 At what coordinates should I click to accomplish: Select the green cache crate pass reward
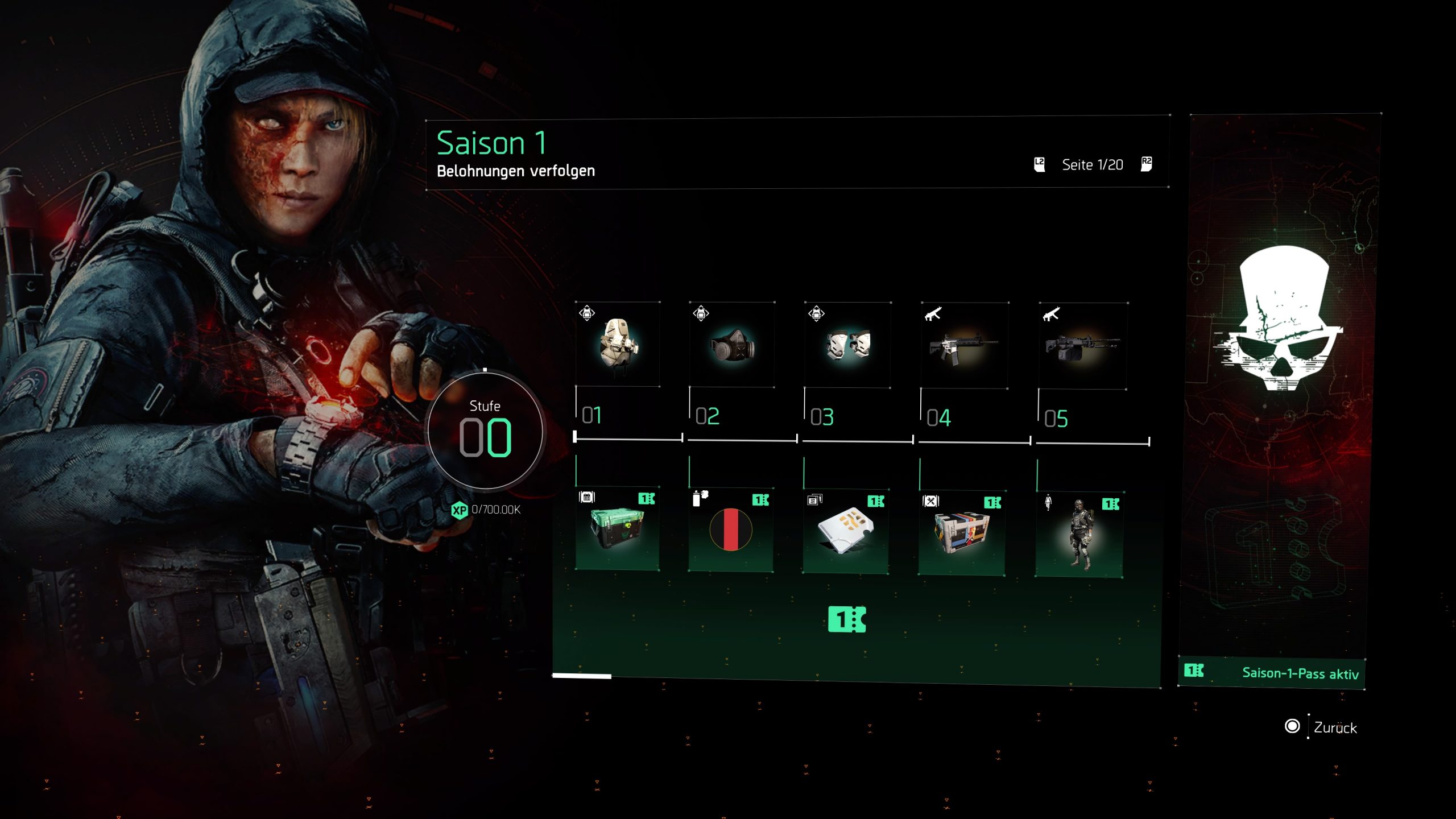[618, 528]
